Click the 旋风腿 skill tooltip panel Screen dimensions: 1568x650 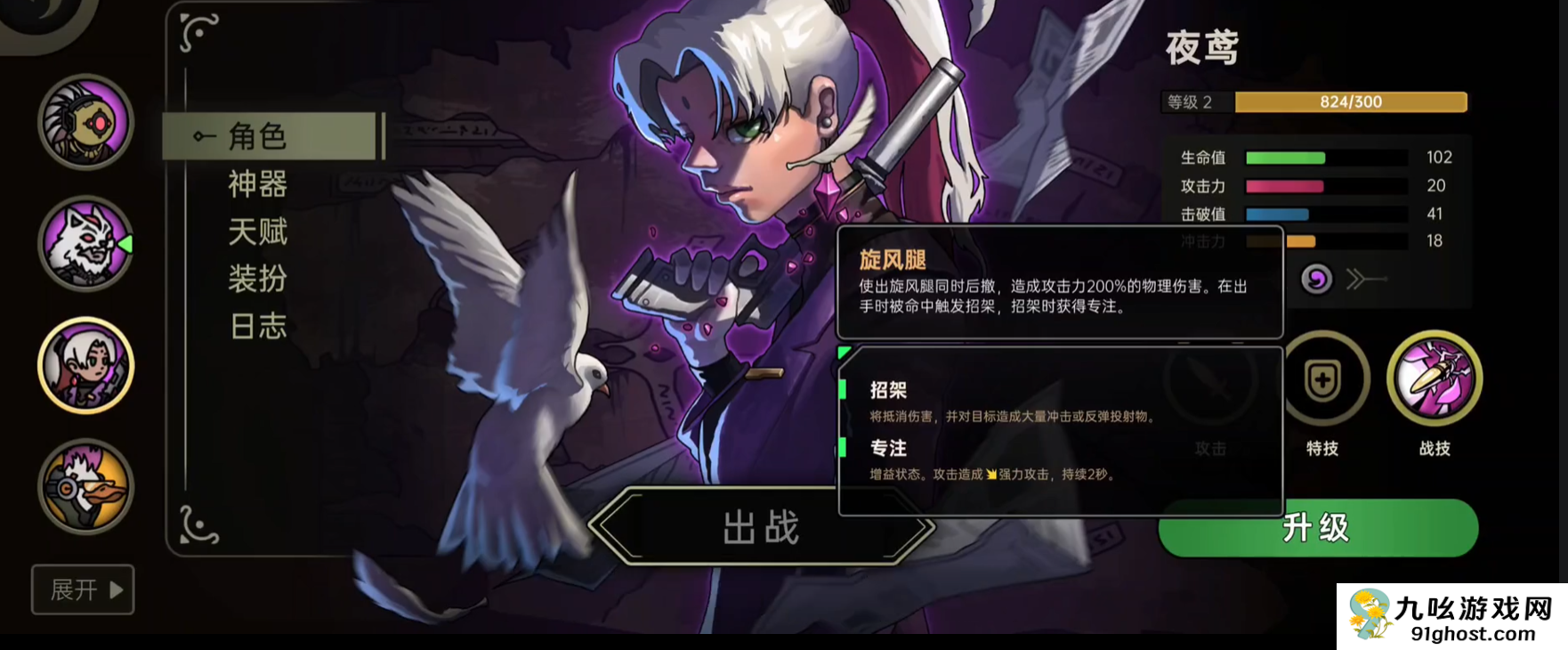[1059, 285]
